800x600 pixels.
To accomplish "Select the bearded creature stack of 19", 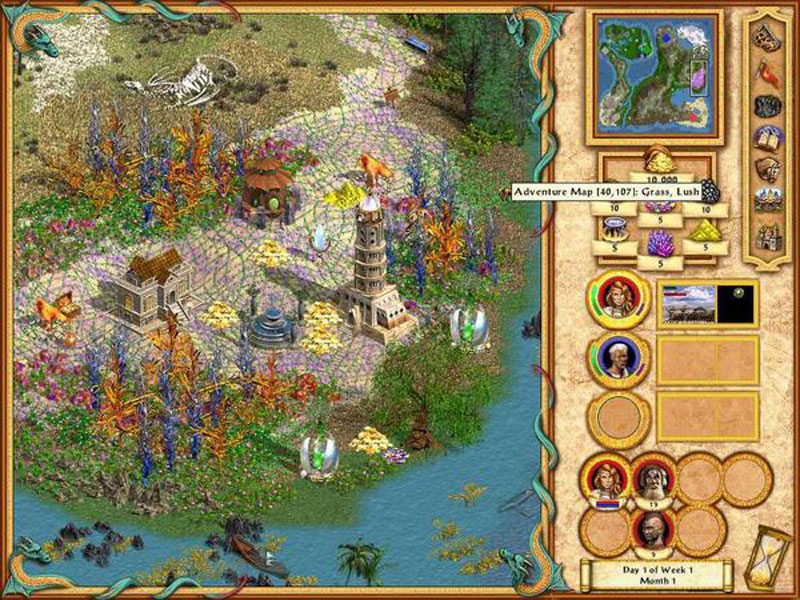I will (x=651, y=480).
